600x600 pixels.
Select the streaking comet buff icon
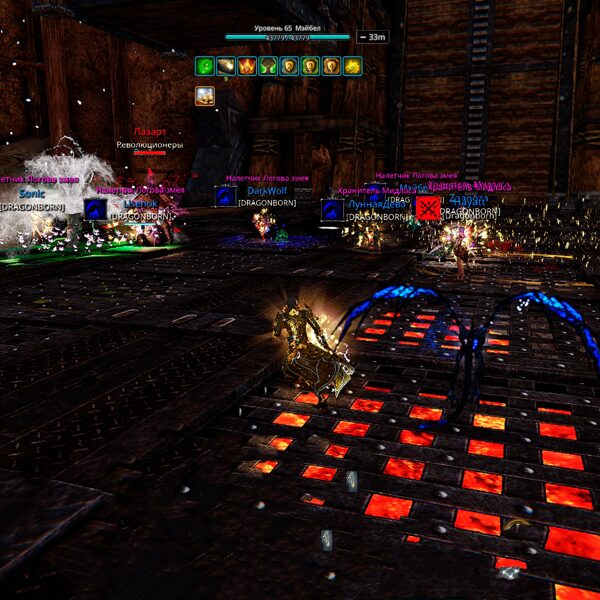point(224,66)
